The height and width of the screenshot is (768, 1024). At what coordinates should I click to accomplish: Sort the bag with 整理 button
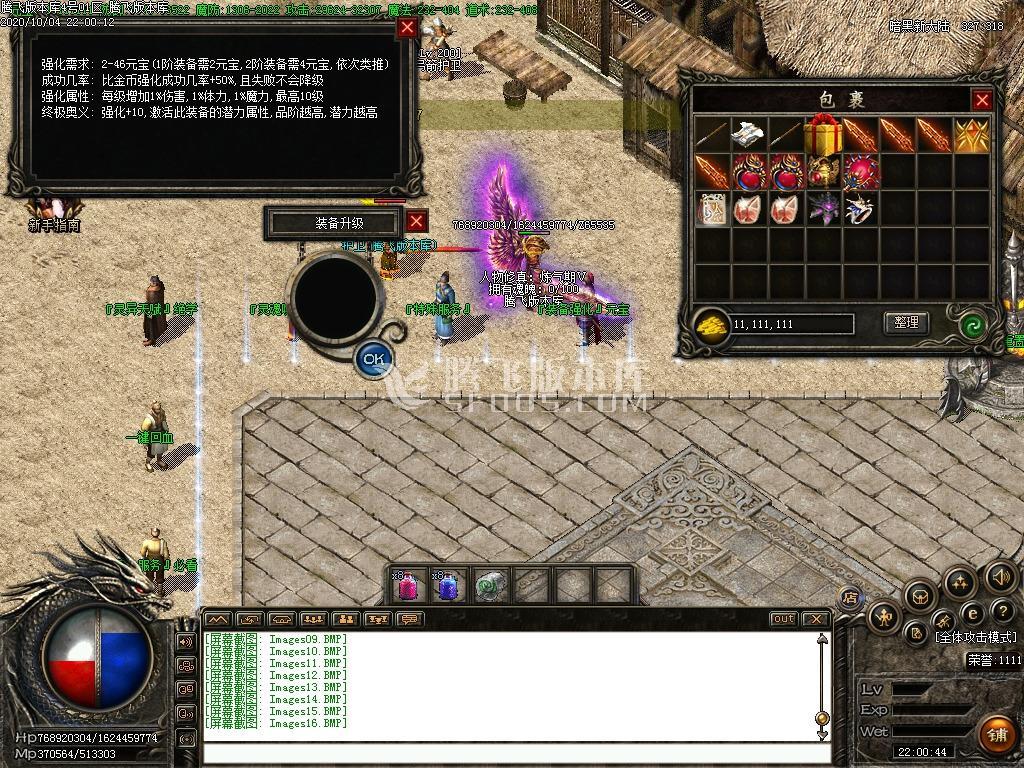(906, 323)
